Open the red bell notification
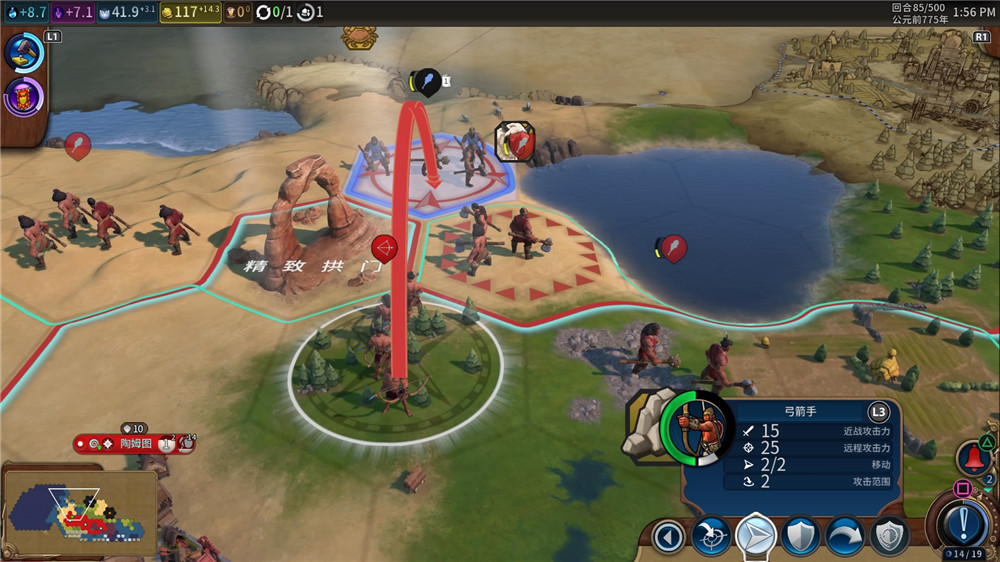 point(972,458)
